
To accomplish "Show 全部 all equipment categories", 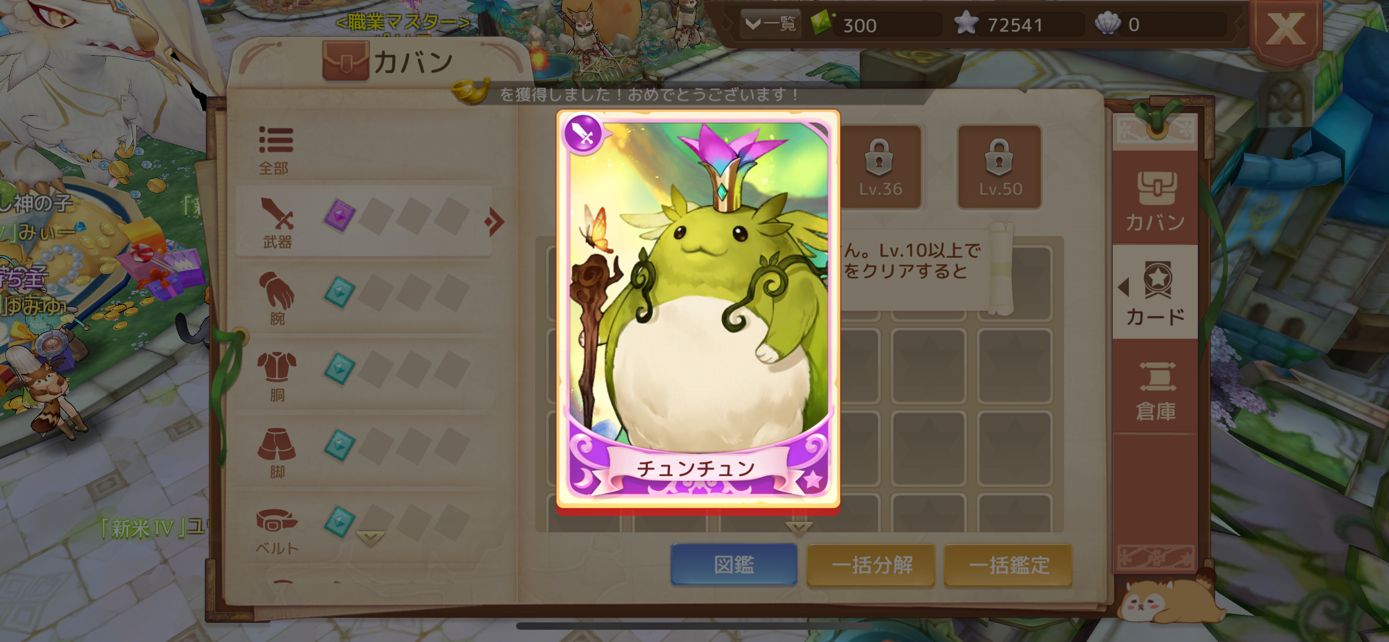I will pyautogui.click(x=275, y=150).
